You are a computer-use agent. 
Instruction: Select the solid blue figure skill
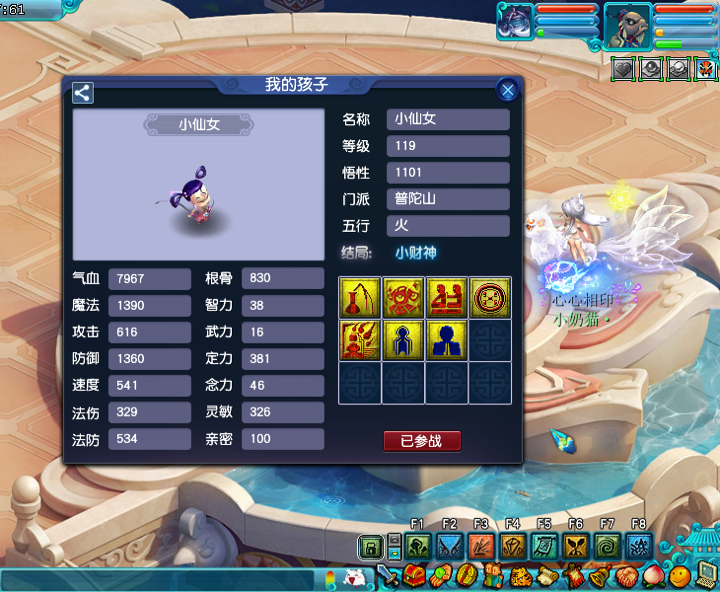tap(446, 340)
